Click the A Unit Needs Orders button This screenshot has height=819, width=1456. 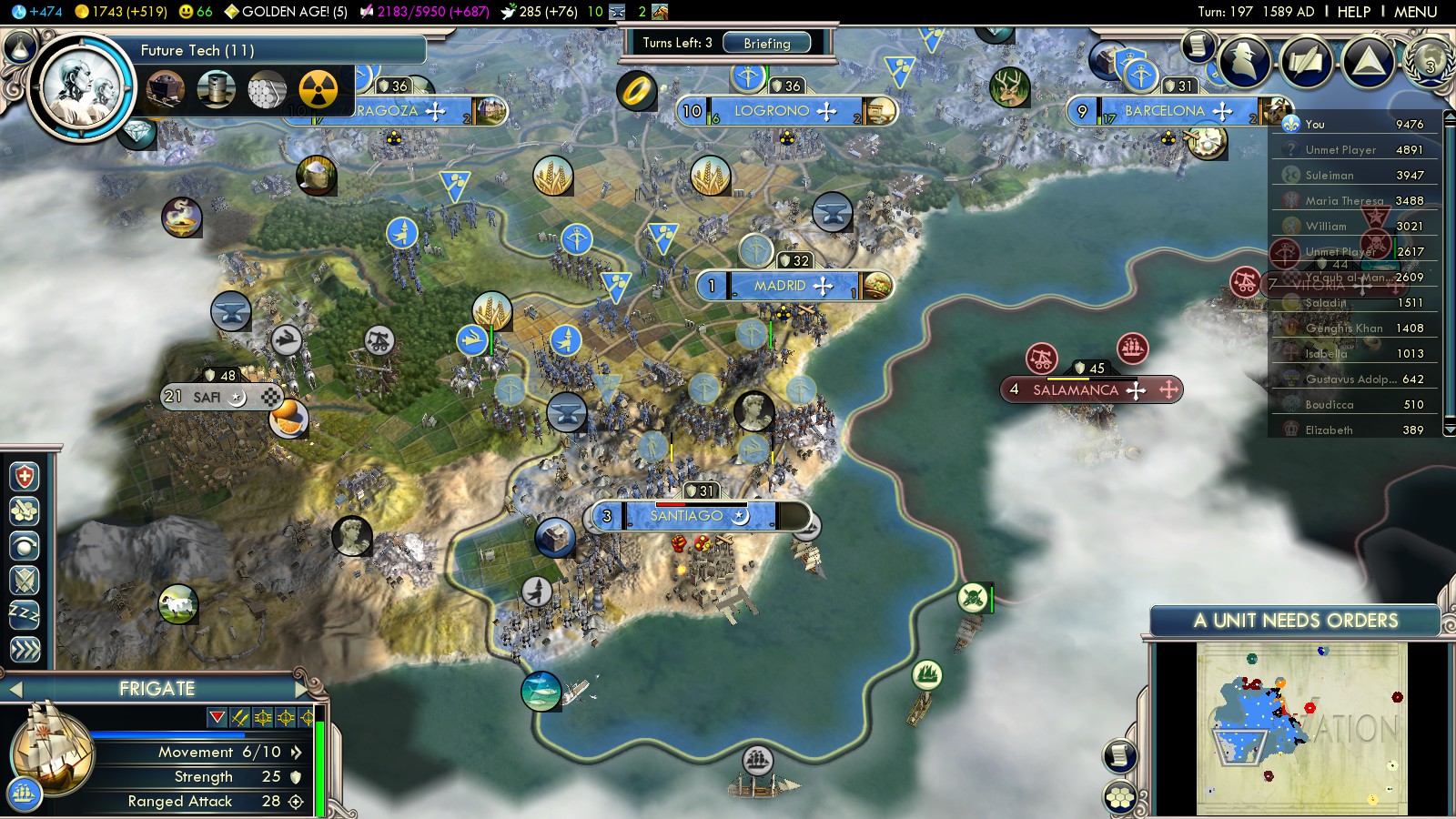point(1295,621)
